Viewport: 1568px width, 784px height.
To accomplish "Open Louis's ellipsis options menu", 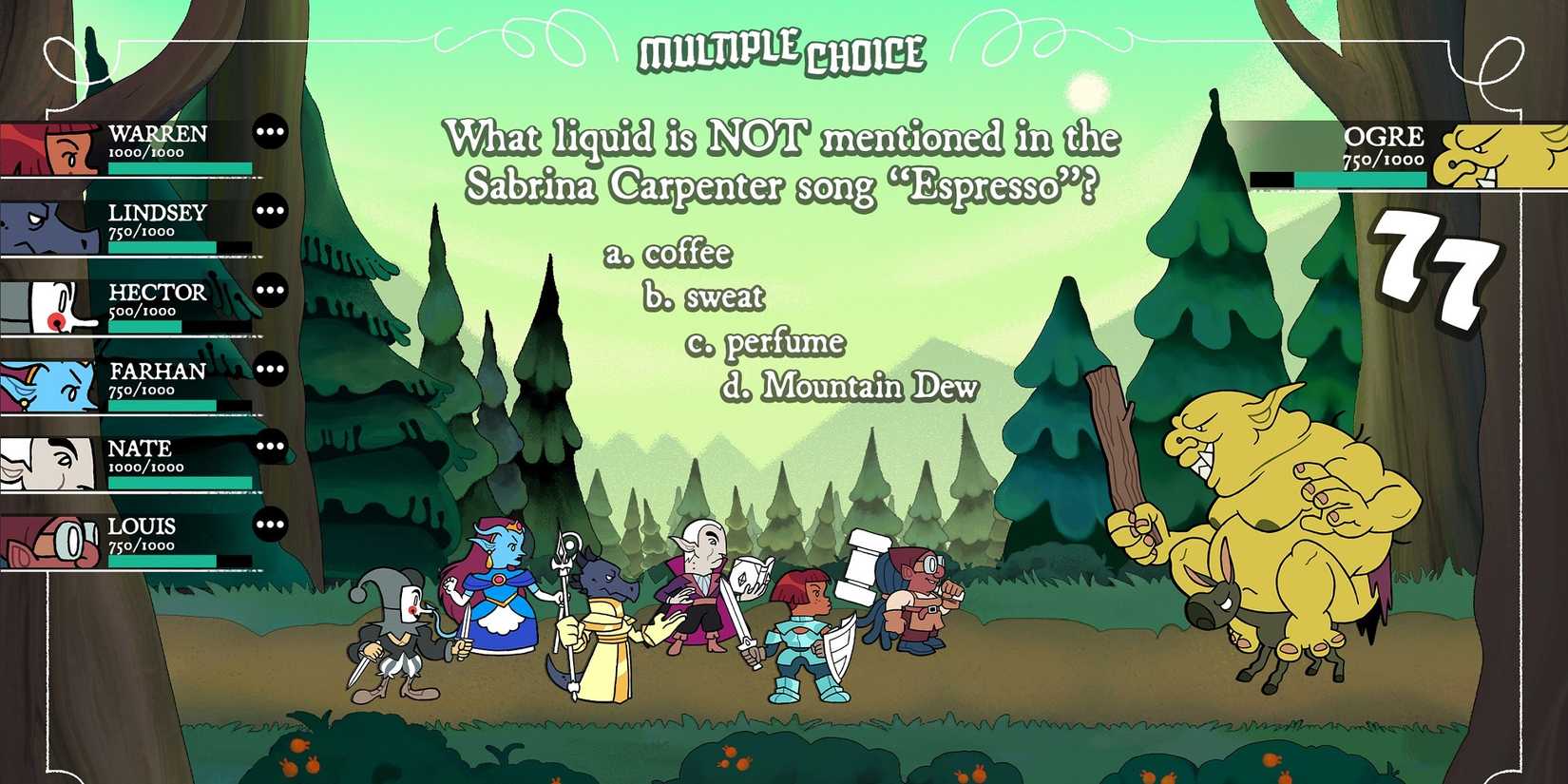I will tap(271, 526).
